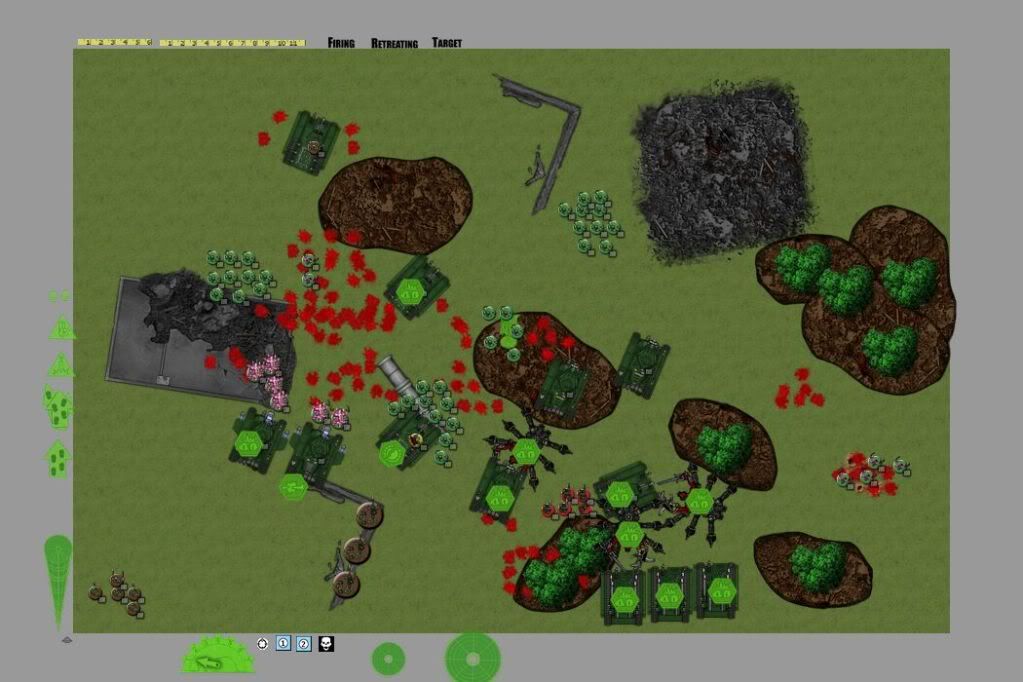Viewport: 1023px width, 682px height.
Task: Select the two small green dots marker
Action: click(59, 296)
